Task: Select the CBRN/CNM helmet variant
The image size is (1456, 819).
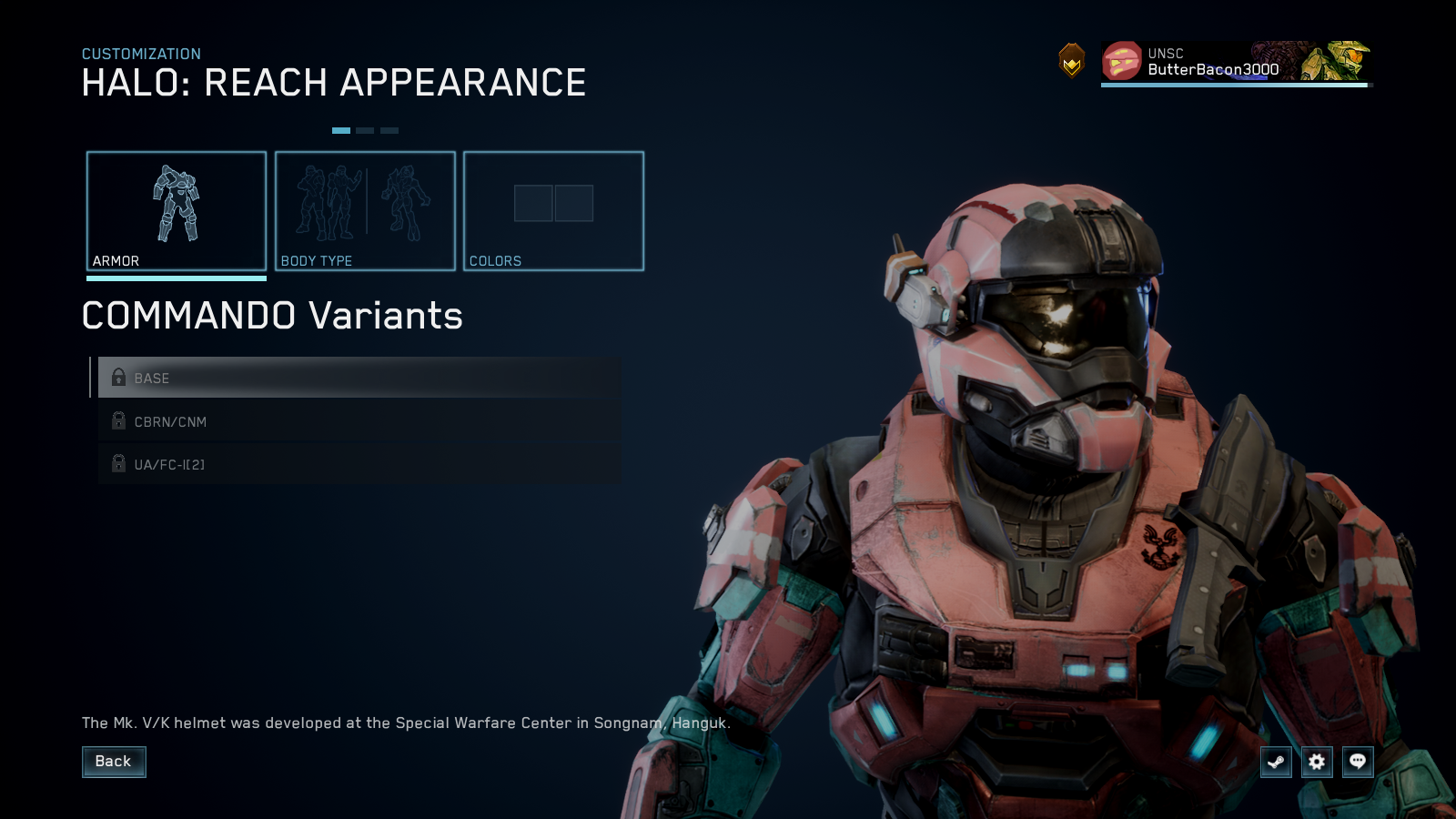Action: click(359, 421)
